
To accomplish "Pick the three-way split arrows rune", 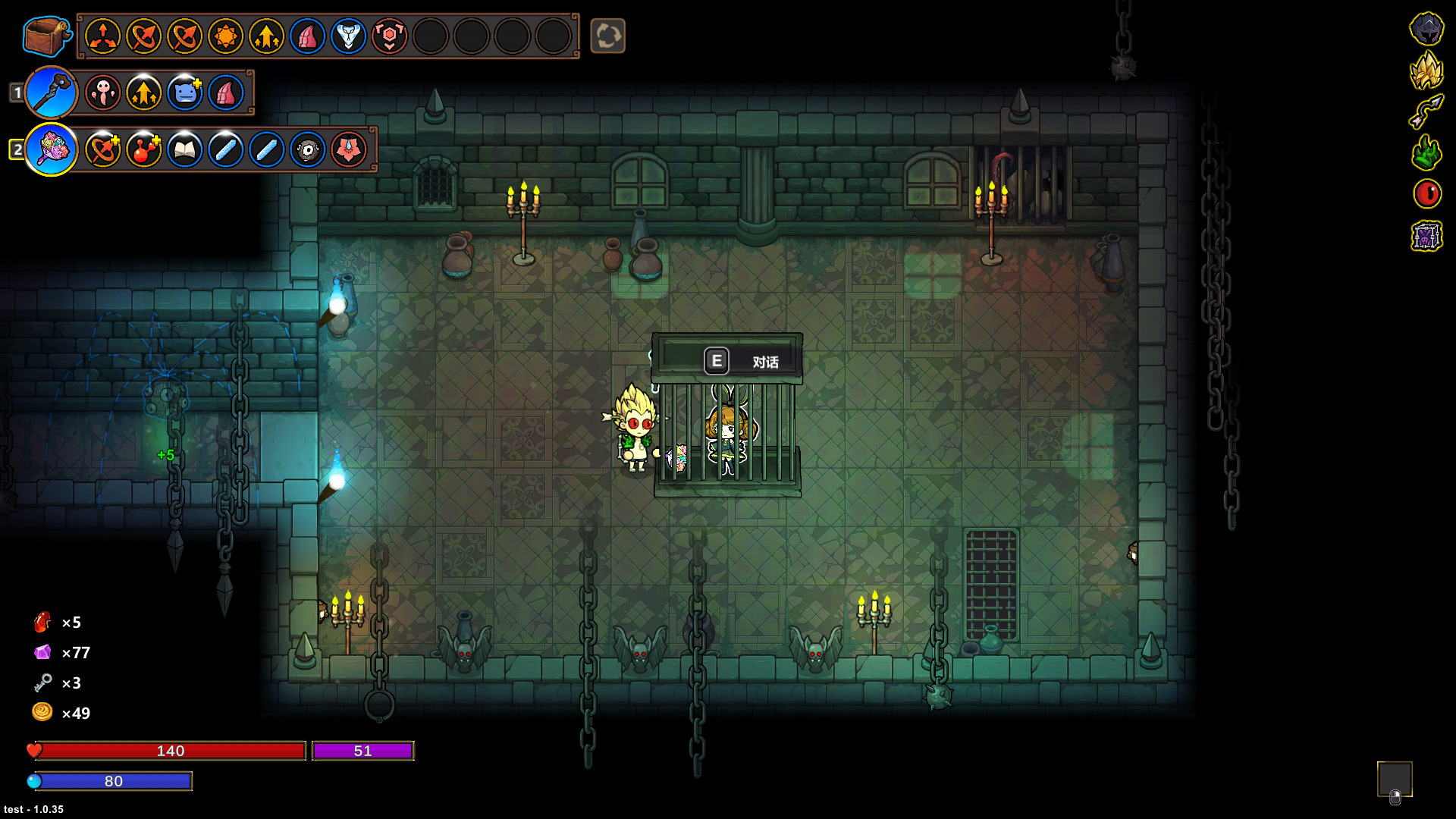I will click(x=102, y=36).
